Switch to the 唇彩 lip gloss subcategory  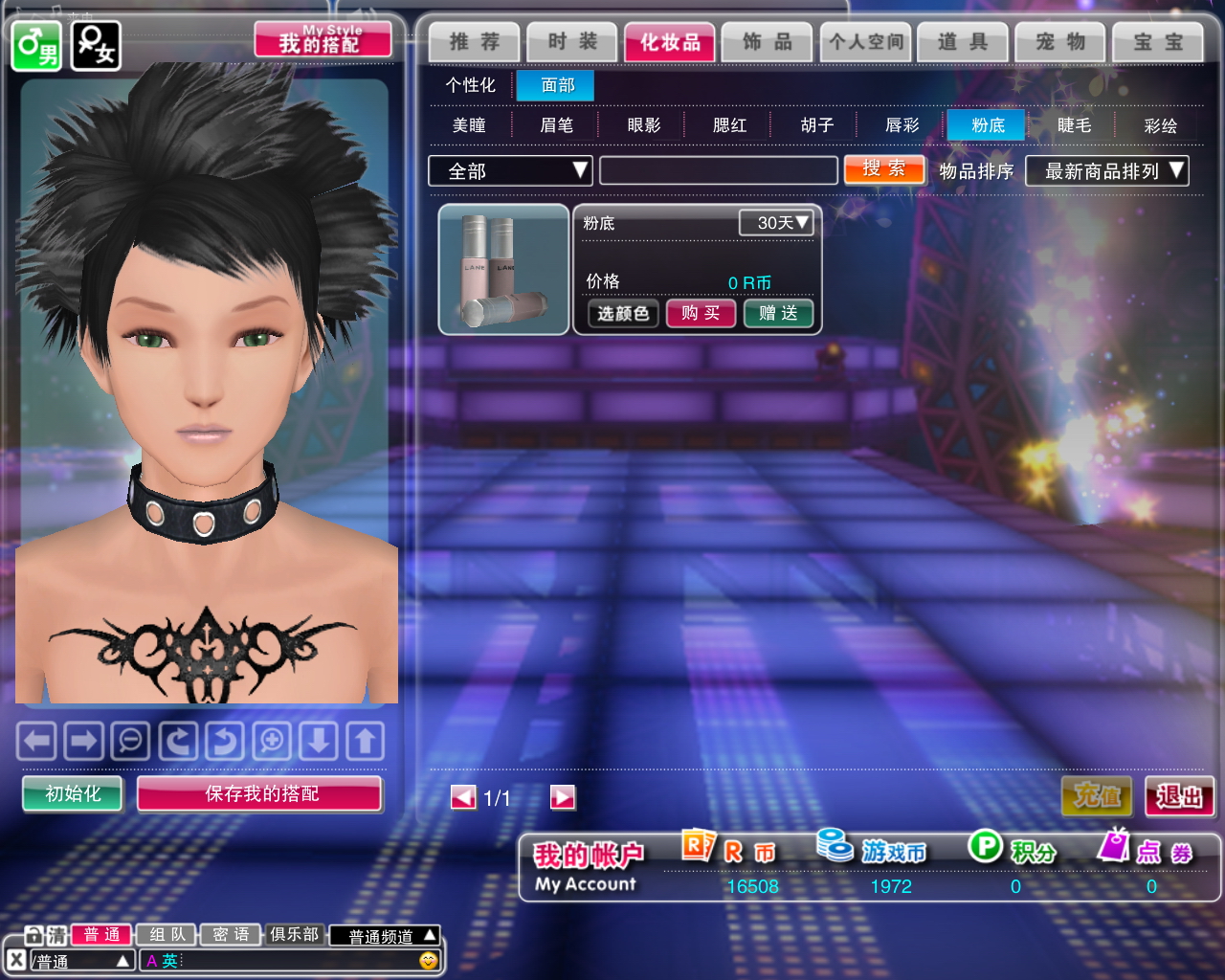(x=902, y=125)
